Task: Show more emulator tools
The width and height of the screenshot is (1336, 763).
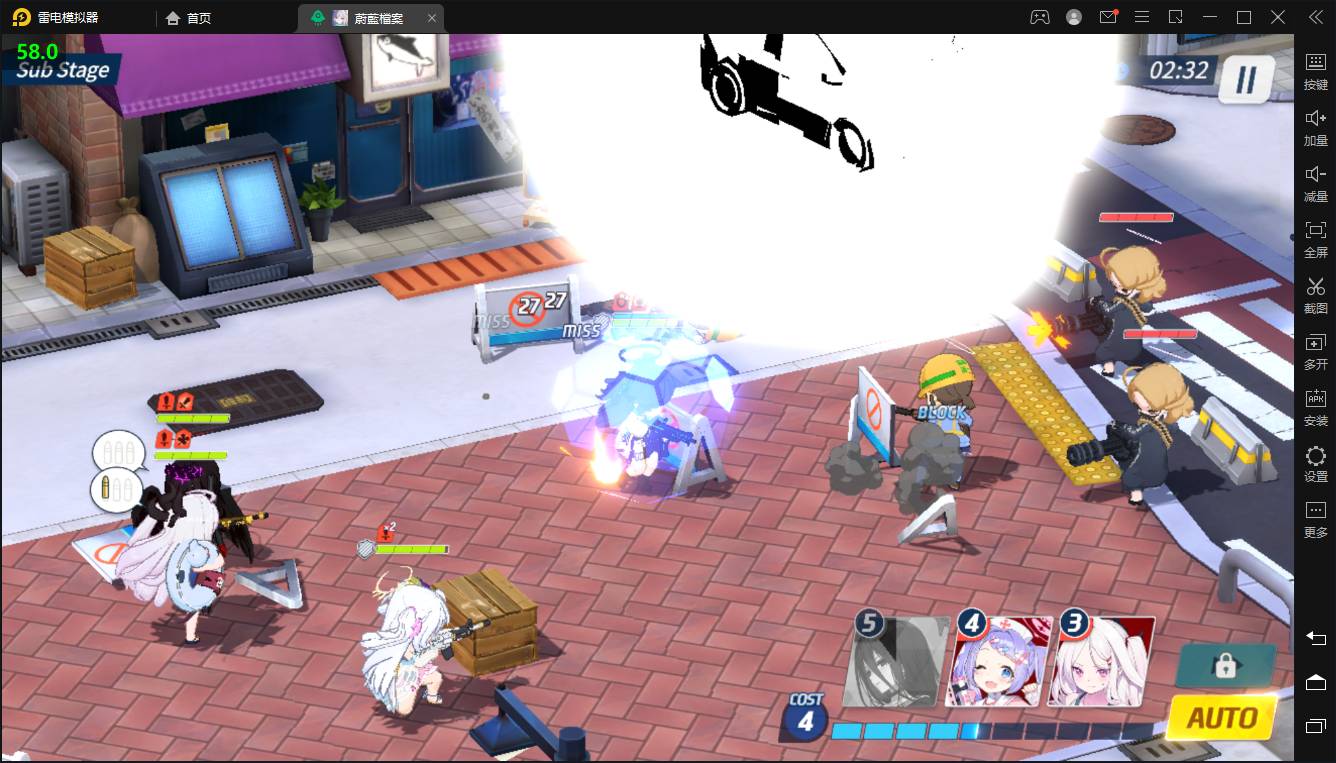Action: tap(1315, 519)
